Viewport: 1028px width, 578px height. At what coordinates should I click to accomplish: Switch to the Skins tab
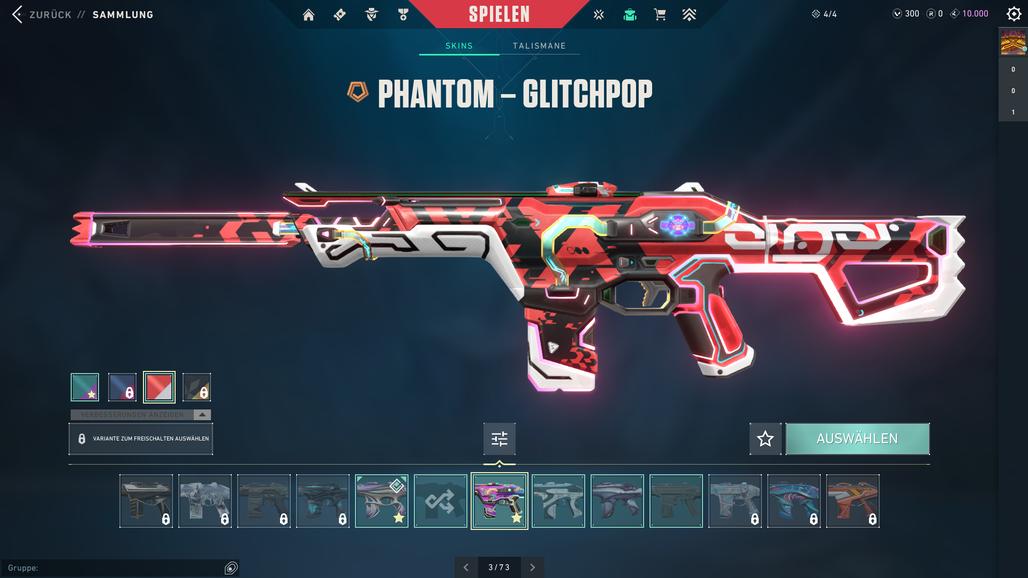(459, 46)
